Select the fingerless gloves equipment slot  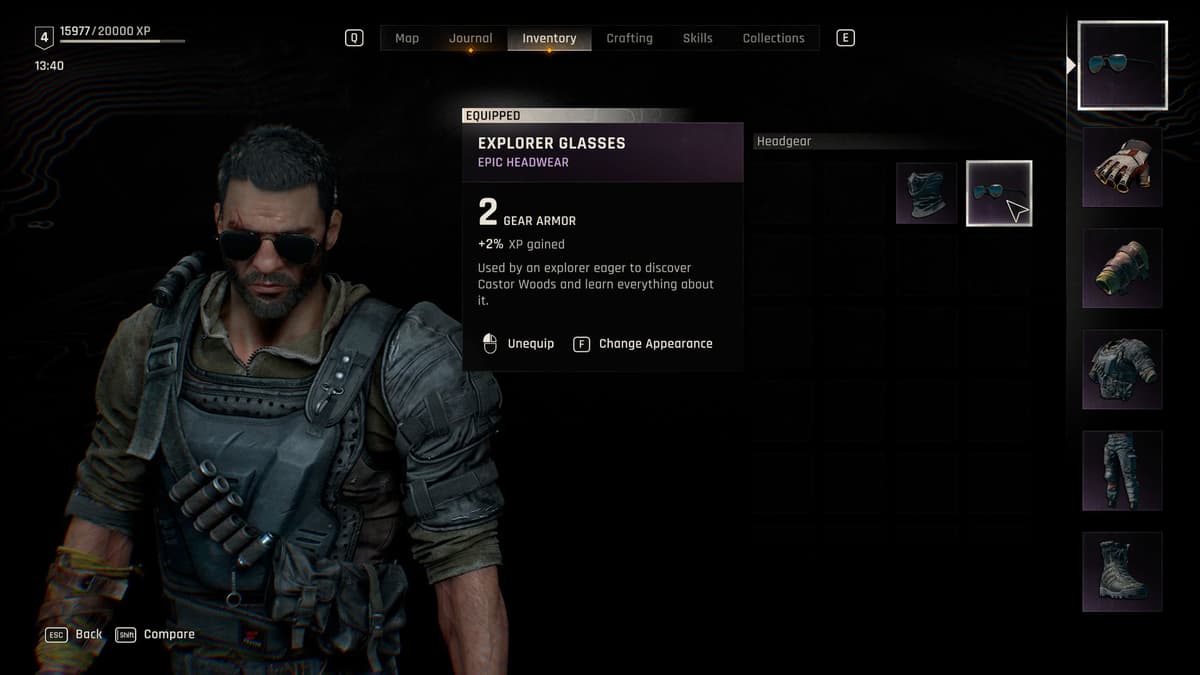[1122, 167]
